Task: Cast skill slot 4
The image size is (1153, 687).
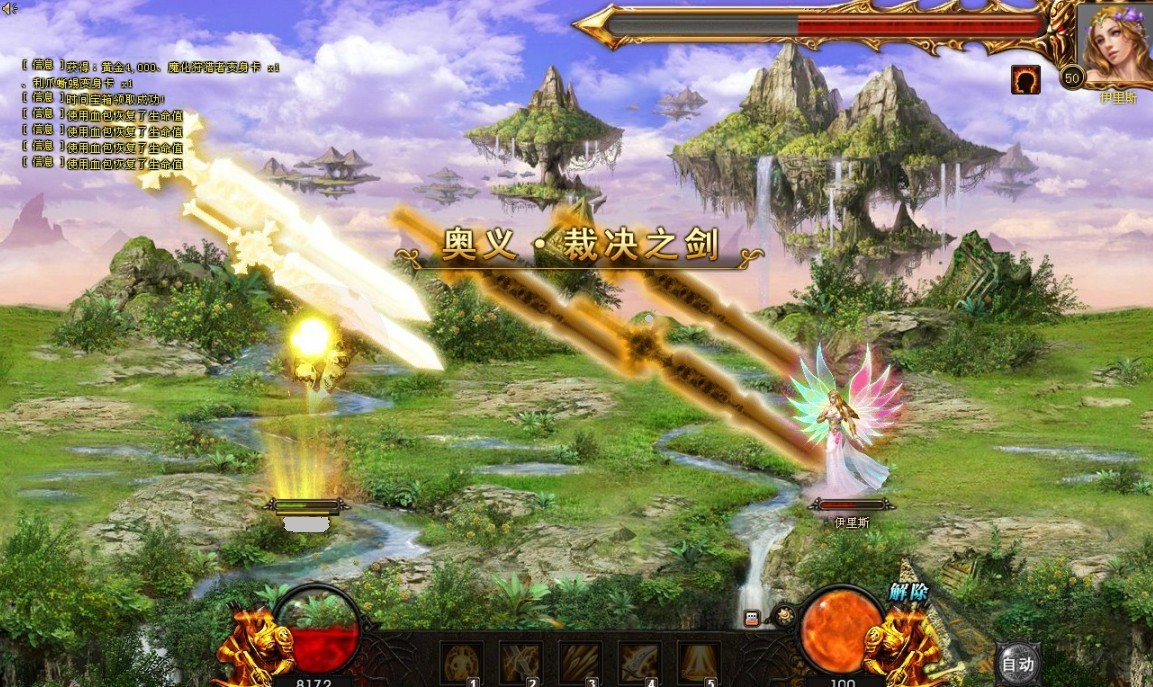Action: (639, 662)
